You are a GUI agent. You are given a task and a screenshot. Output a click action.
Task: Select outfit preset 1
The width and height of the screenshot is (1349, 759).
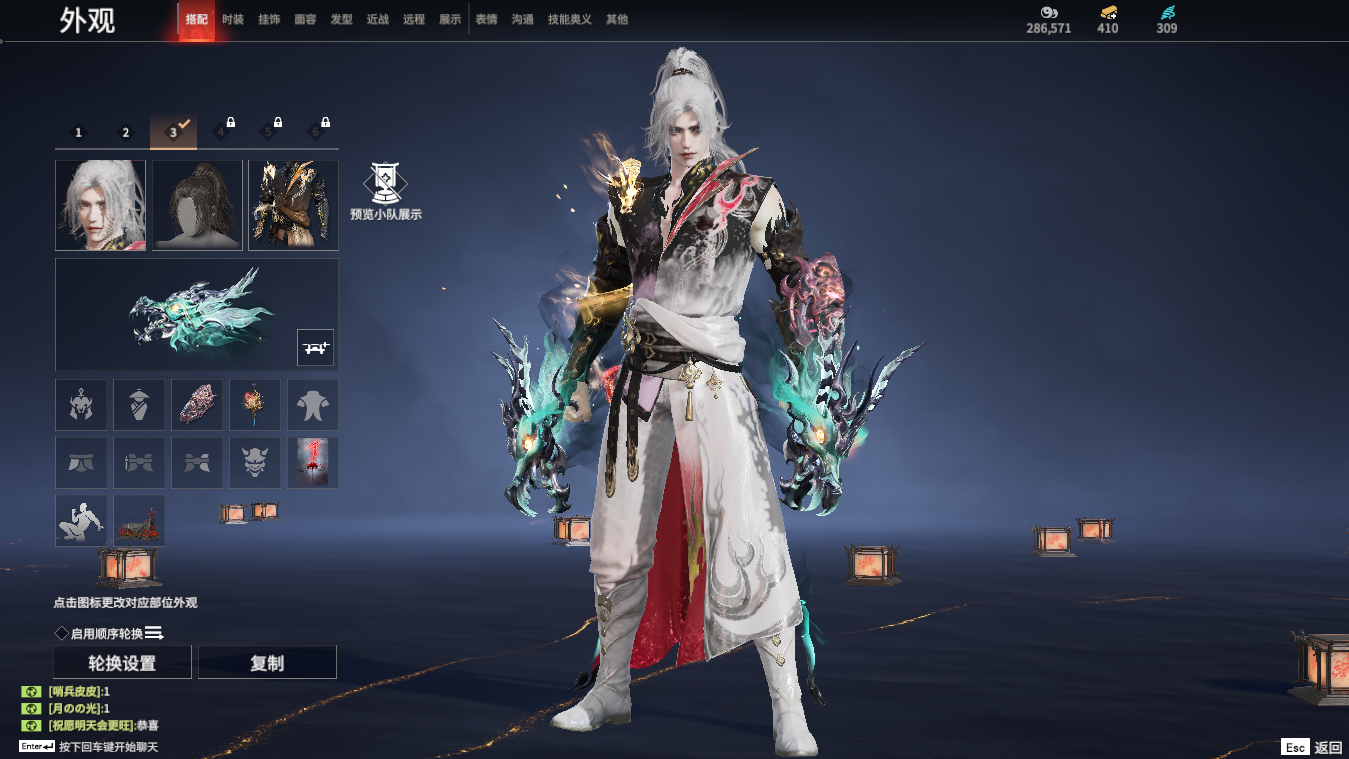pyautogui.click(x=79, y=132)
